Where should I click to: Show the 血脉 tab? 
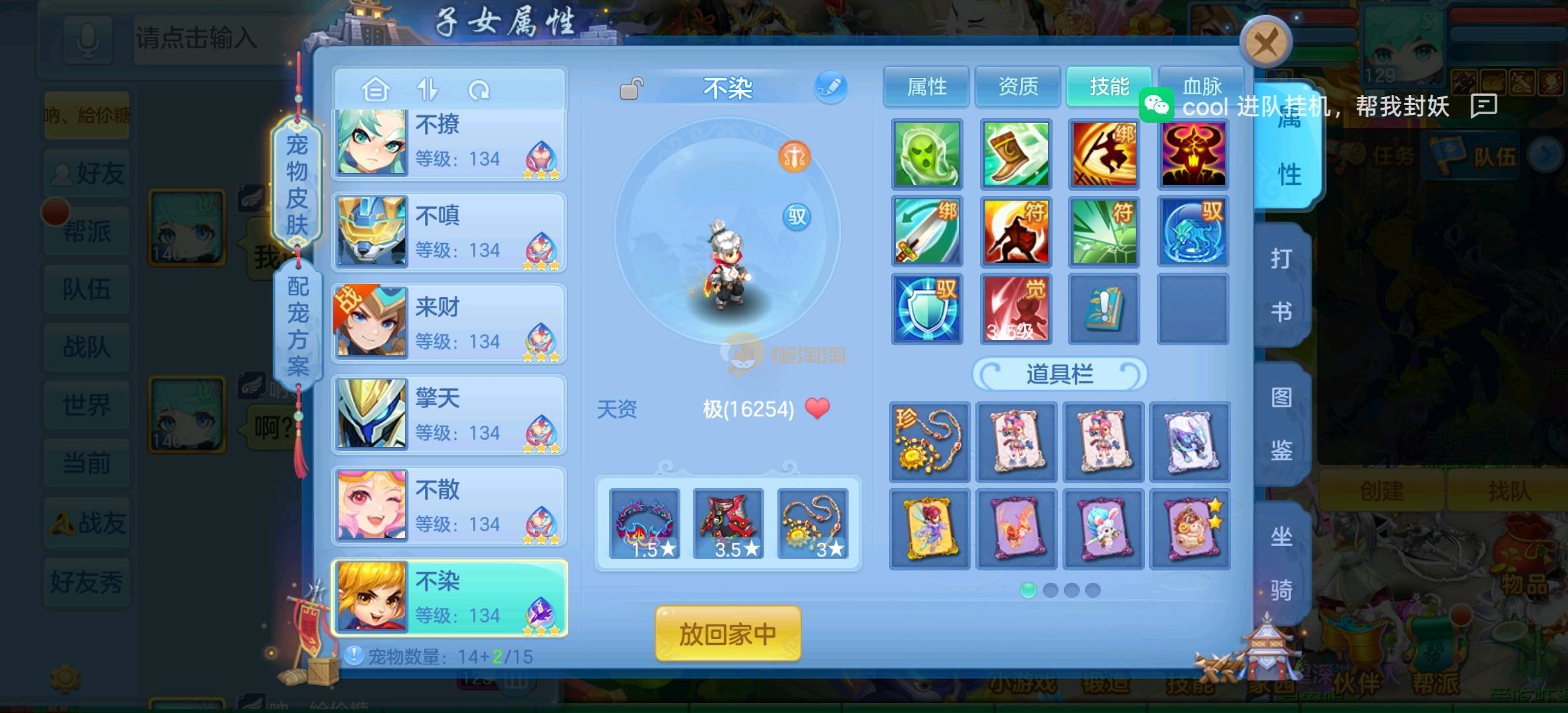click(1201, 86)
